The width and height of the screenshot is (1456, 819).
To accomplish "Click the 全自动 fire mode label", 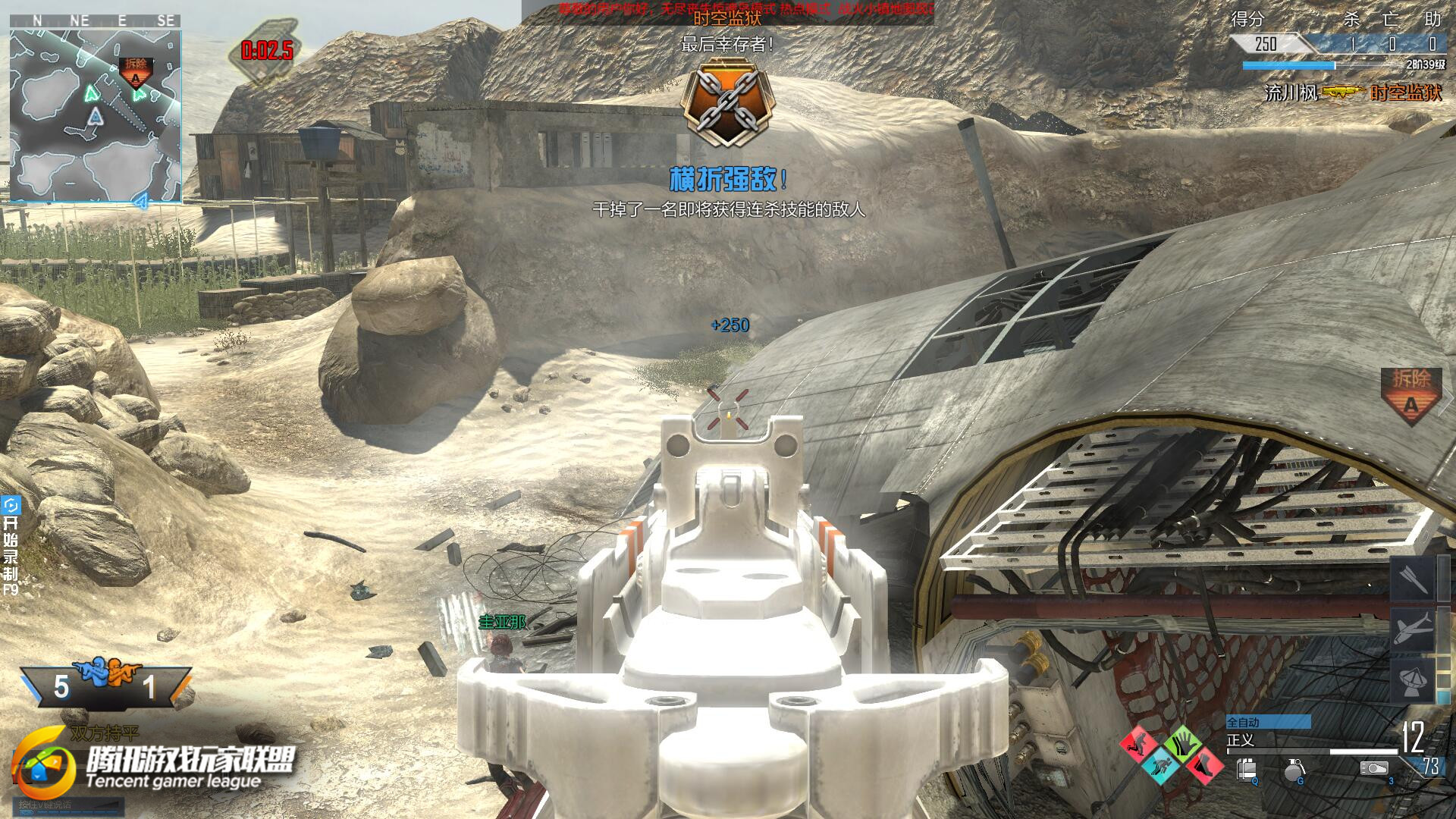I will point(1268,722).
